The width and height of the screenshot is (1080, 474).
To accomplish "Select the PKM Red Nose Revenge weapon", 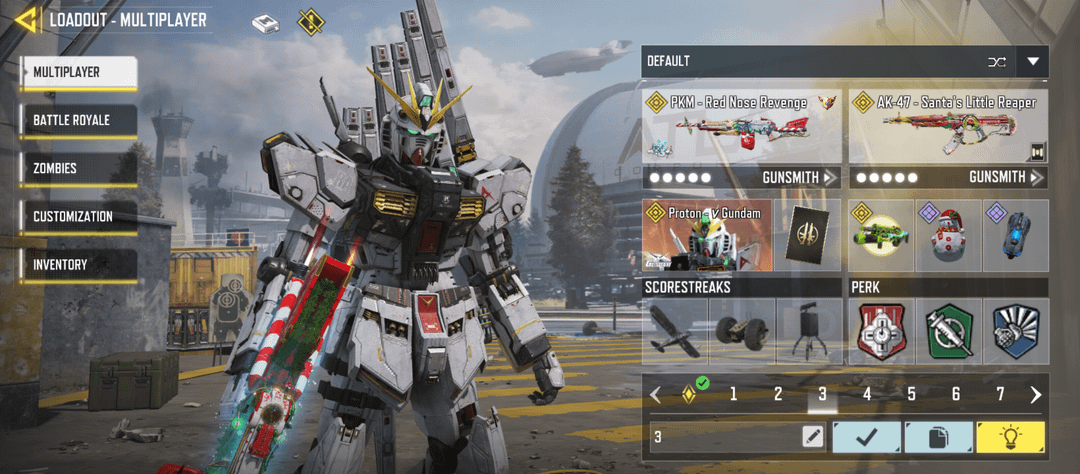I will tap(741, 127).
